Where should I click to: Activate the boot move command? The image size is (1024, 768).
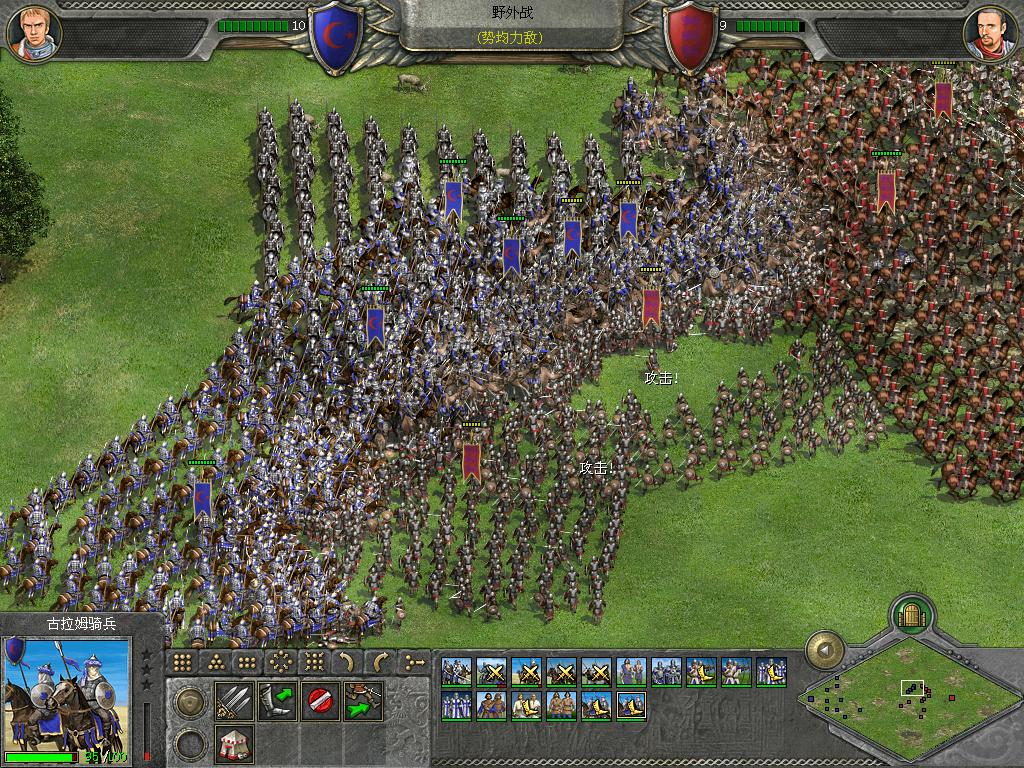pyautogui.click(x=276, y=700)
